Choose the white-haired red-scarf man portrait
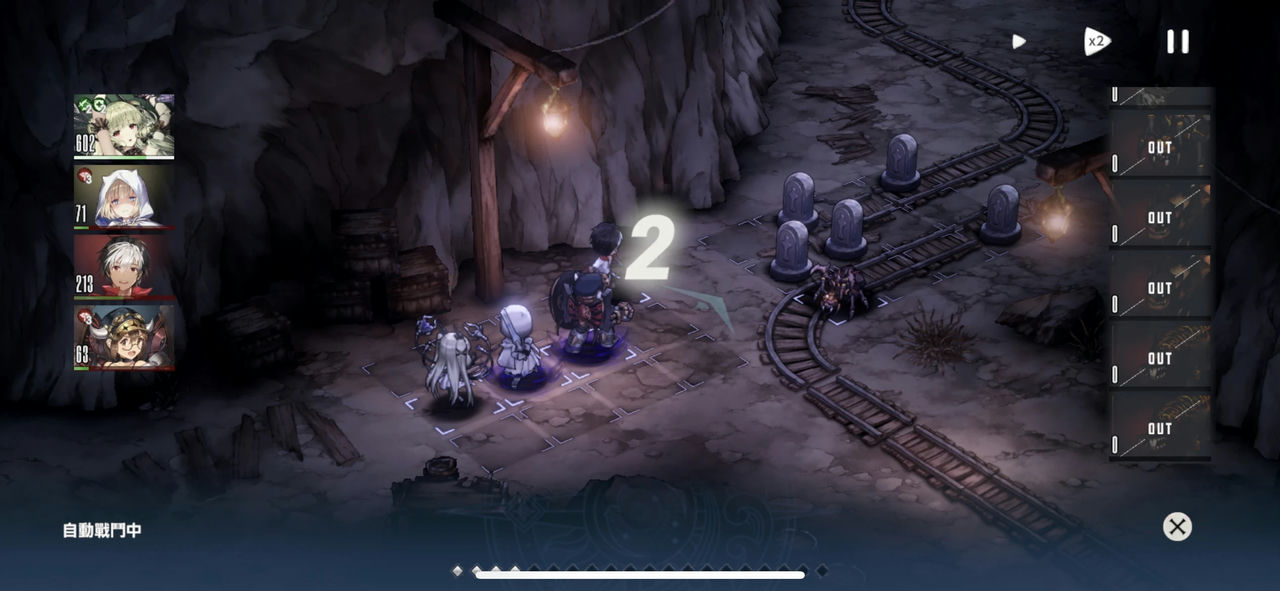 click(x=124, y=267)
